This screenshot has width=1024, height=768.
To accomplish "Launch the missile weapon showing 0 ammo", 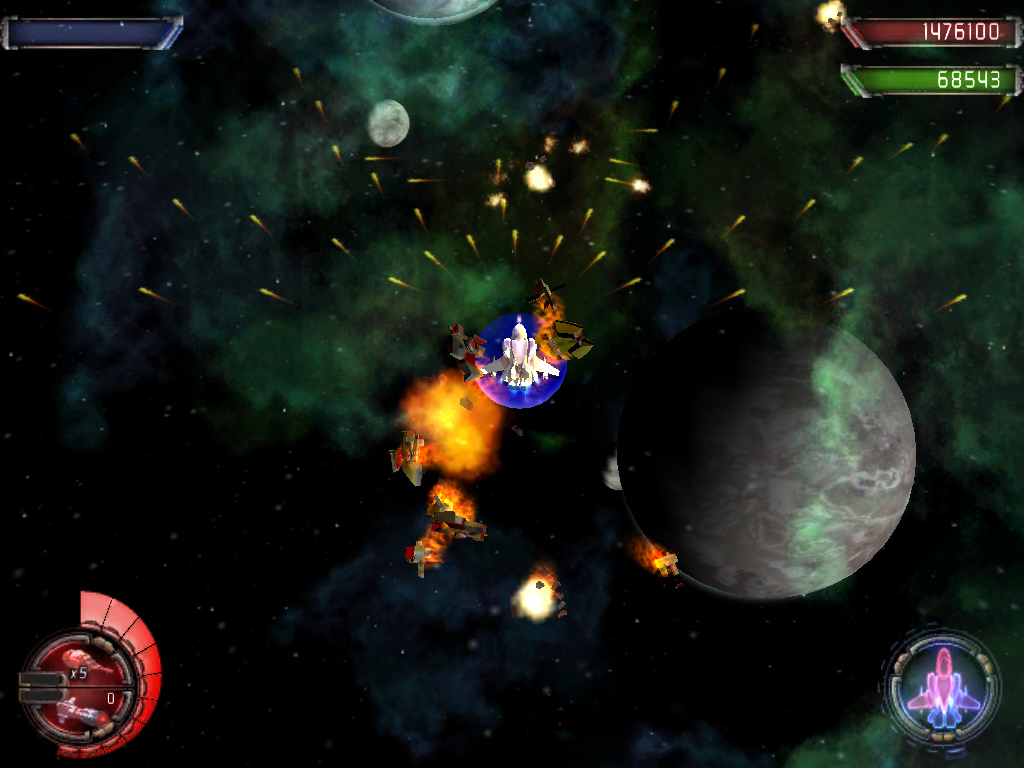I will 82,708.
